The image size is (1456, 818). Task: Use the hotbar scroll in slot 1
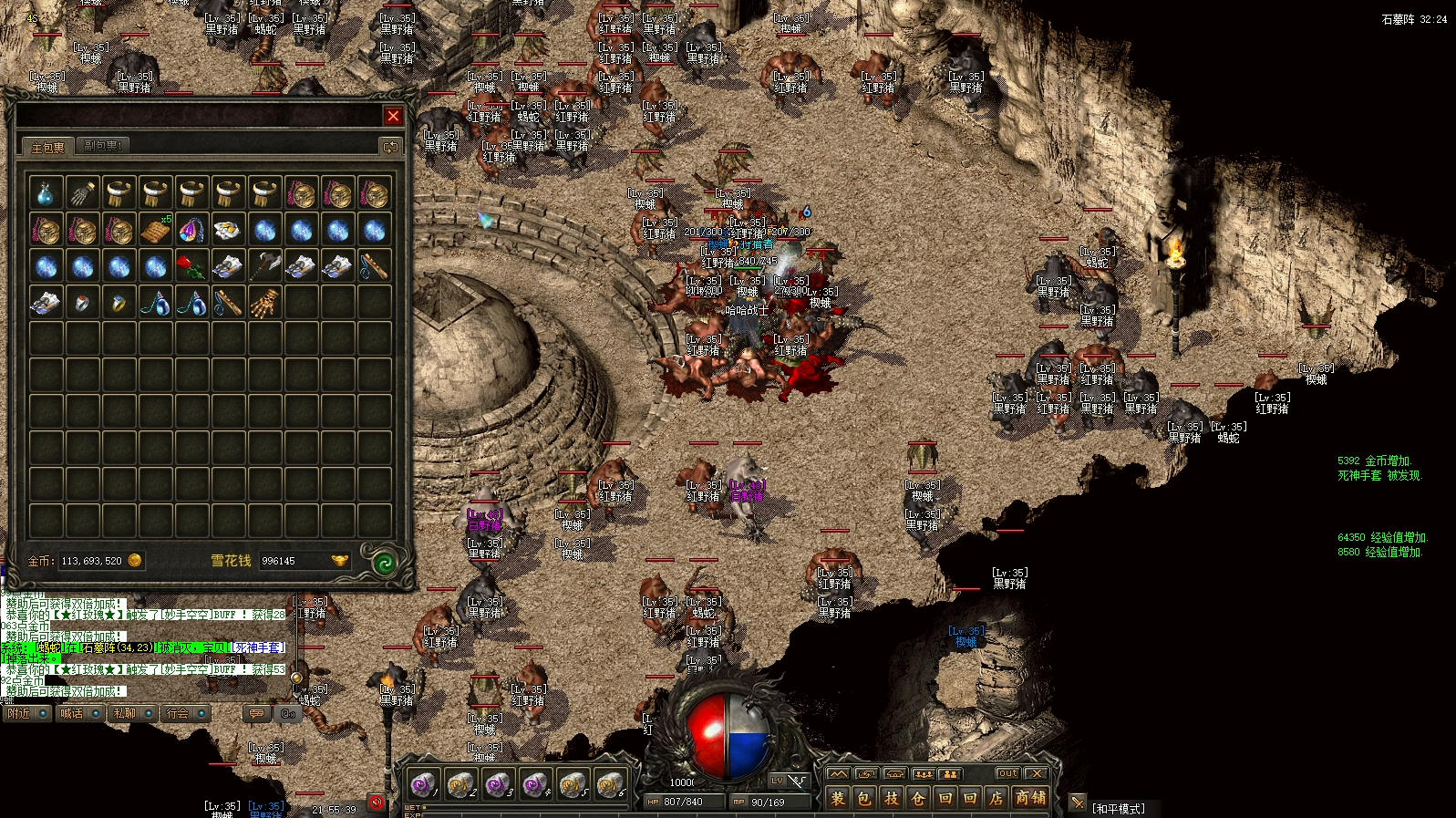pyautogui.click(x=423, y=783)
